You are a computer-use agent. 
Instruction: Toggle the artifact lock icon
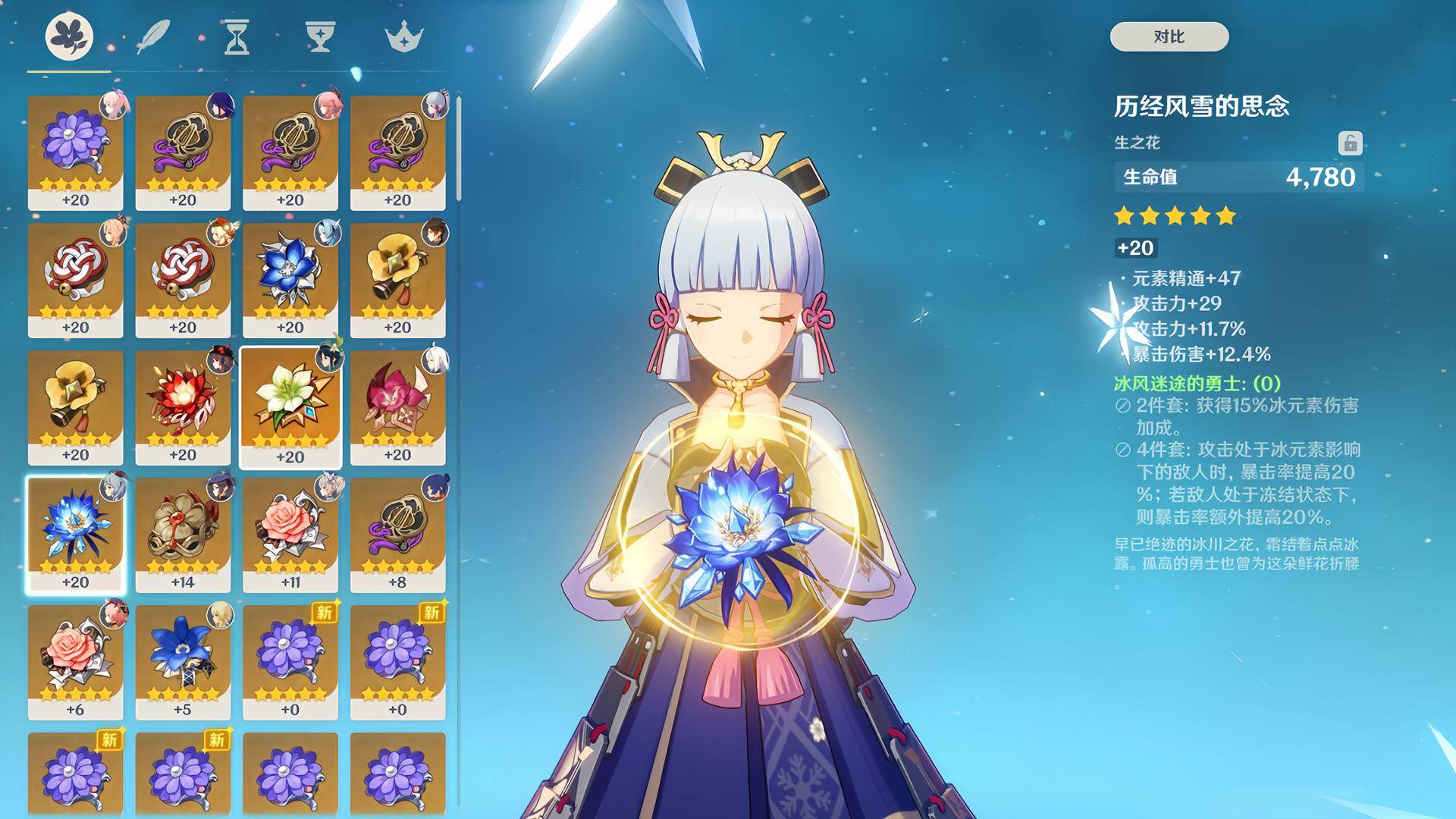tap(1349, 143)
